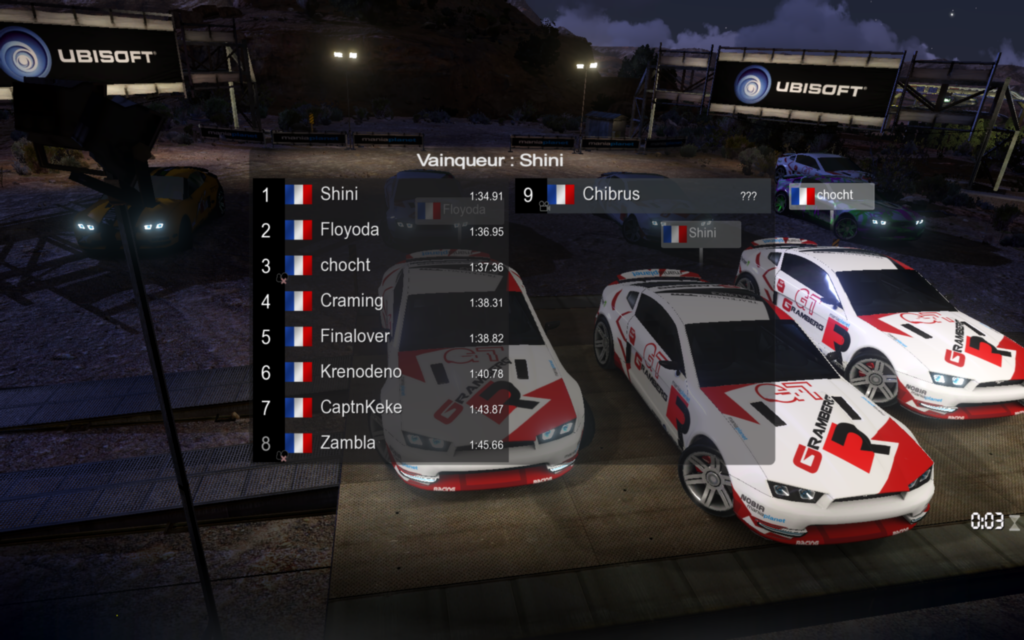Select Shini's first-place row in the scoreboard
The height and width of the screenshot is (640, 1024).
click(380, 194)
